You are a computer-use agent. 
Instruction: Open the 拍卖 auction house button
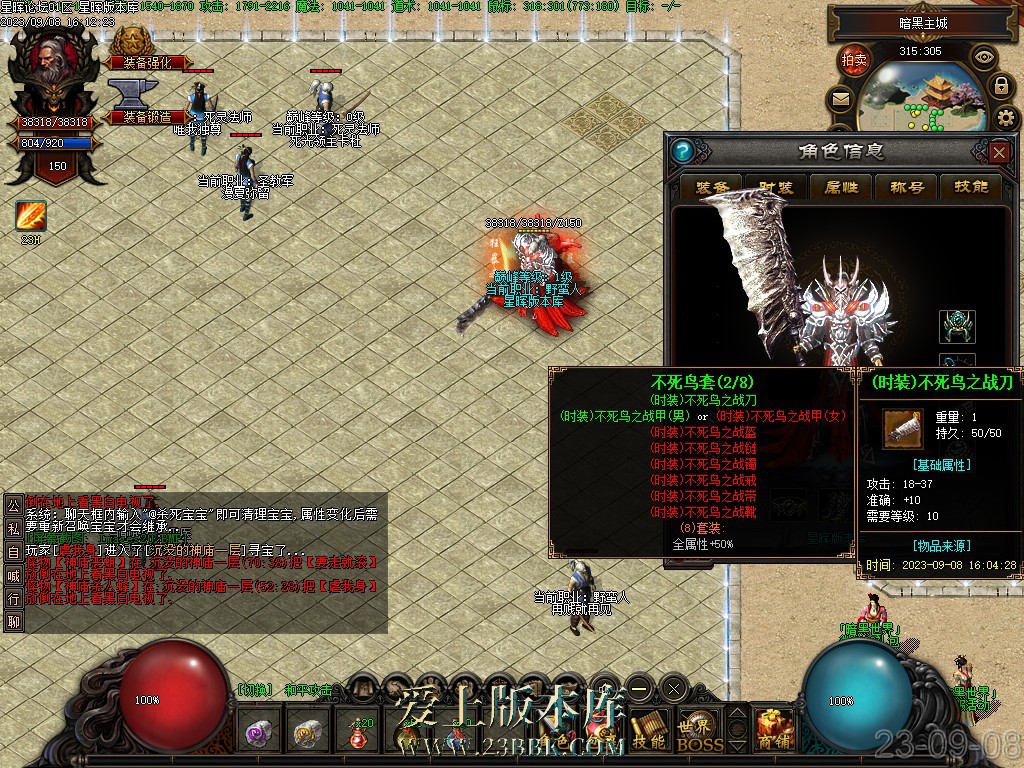pos(855,60)
